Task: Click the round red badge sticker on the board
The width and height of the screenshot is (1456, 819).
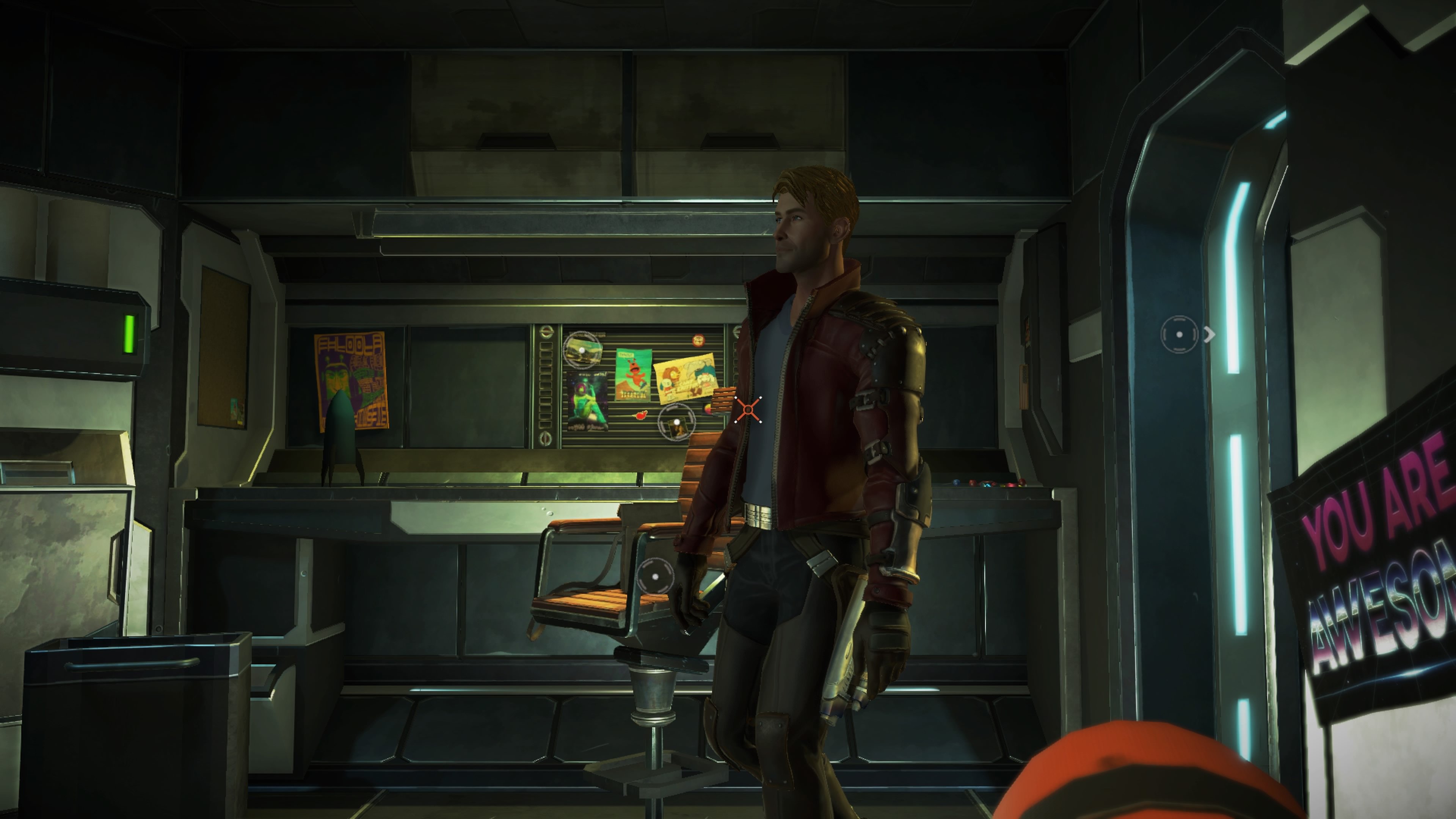Action: click(699, 340)
